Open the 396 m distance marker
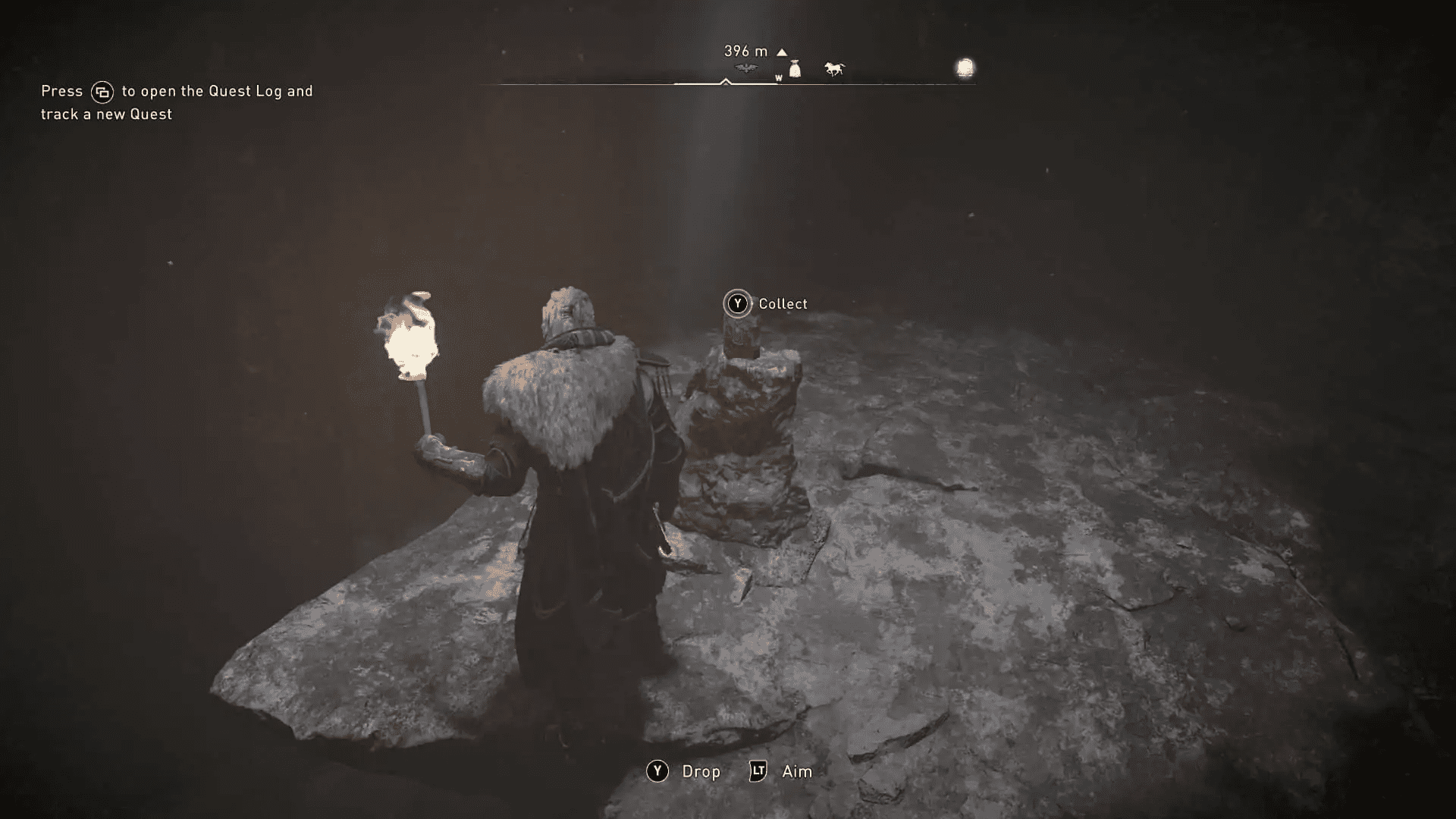The image size is (1456, 819). click(x=745, y=51)
